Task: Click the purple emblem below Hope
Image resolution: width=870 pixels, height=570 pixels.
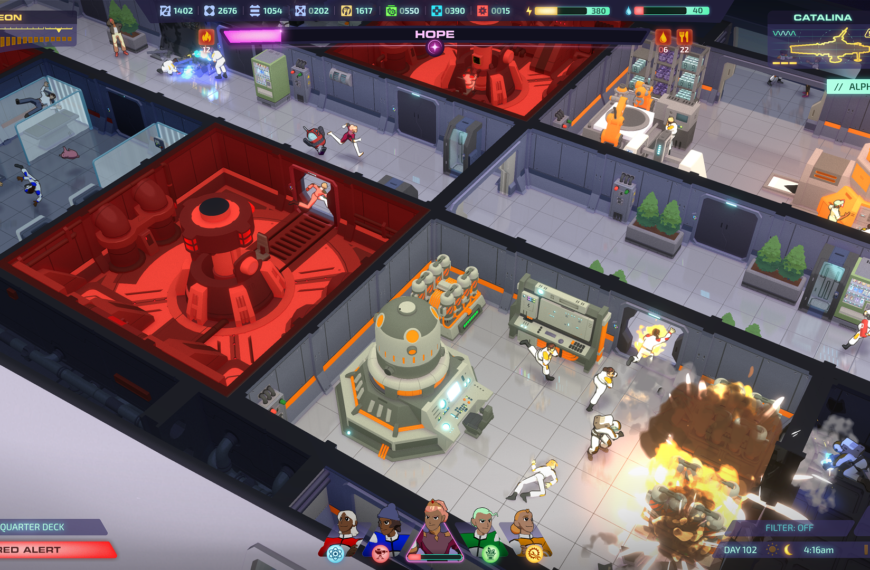Action: [x=435, y=47]
